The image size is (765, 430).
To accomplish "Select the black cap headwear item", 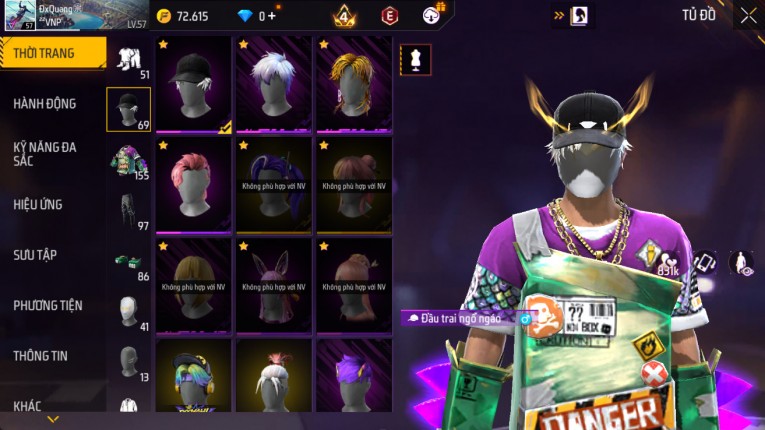I will pos(194,84).
